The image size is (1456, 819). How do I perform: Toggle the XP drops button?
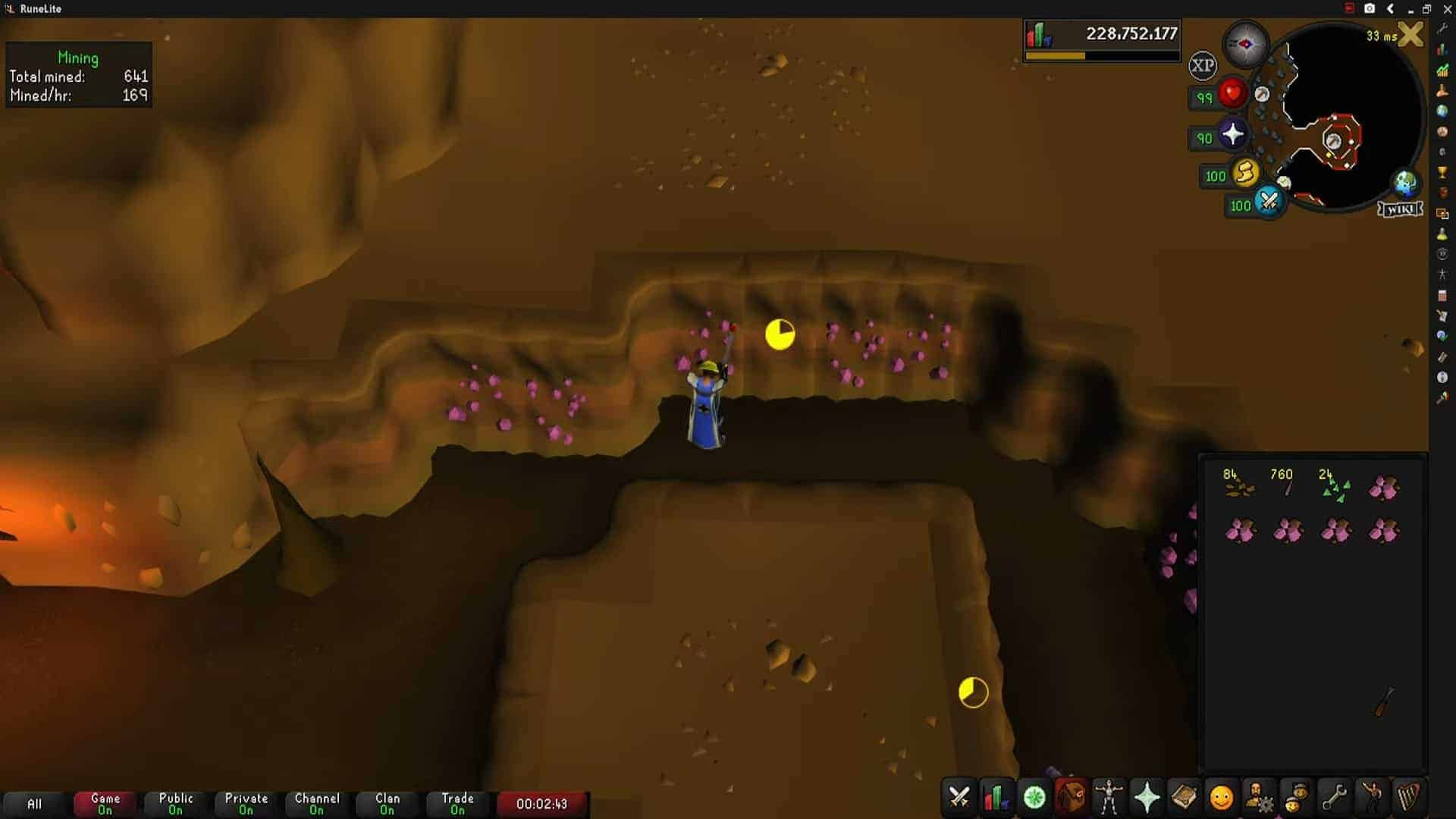point(1202,65)
